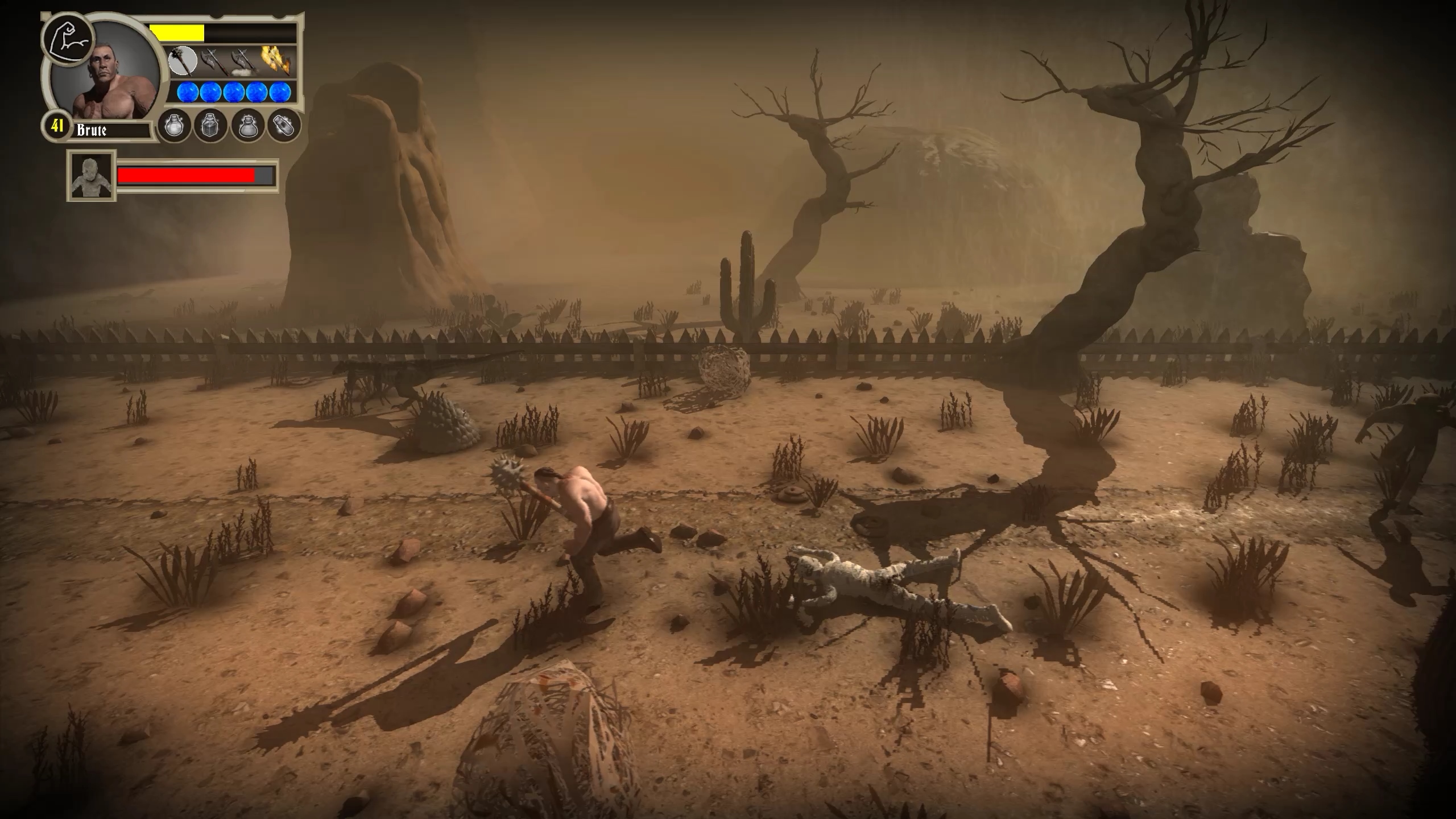The width and height of the screenshot is (1456, 819).
Task: Click the flexed arm strength emblem
Action: click(x=69, y=38)
